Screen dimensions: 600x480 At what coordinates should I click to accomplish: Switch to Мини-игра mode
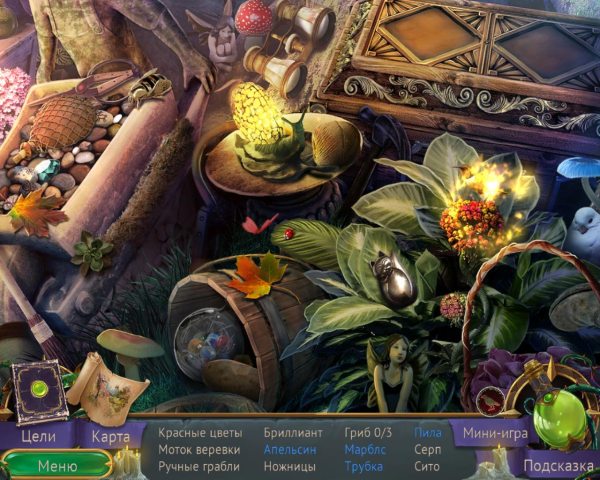pyautogui.click(x=493, y=434)
